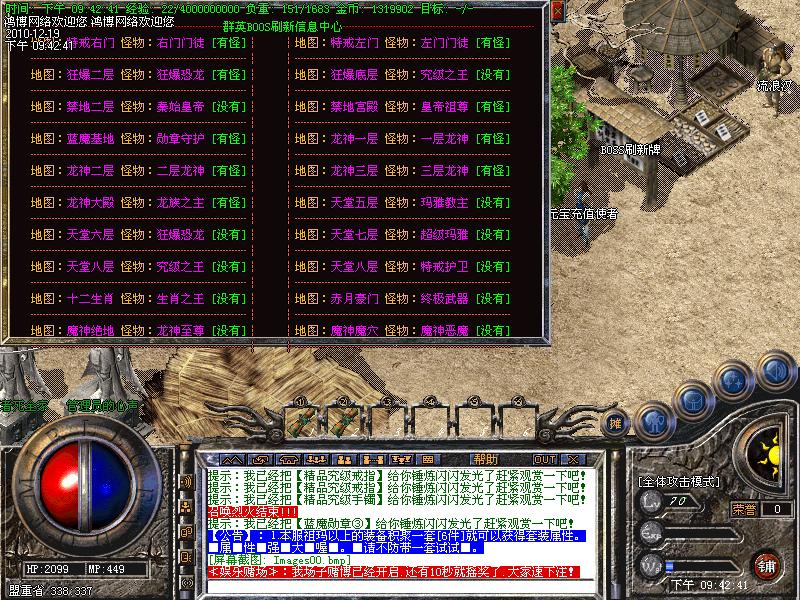Open the red 铺 shop button
Image resolution: width=800 pixels, height=600 pixels.
tap(767, 566)
